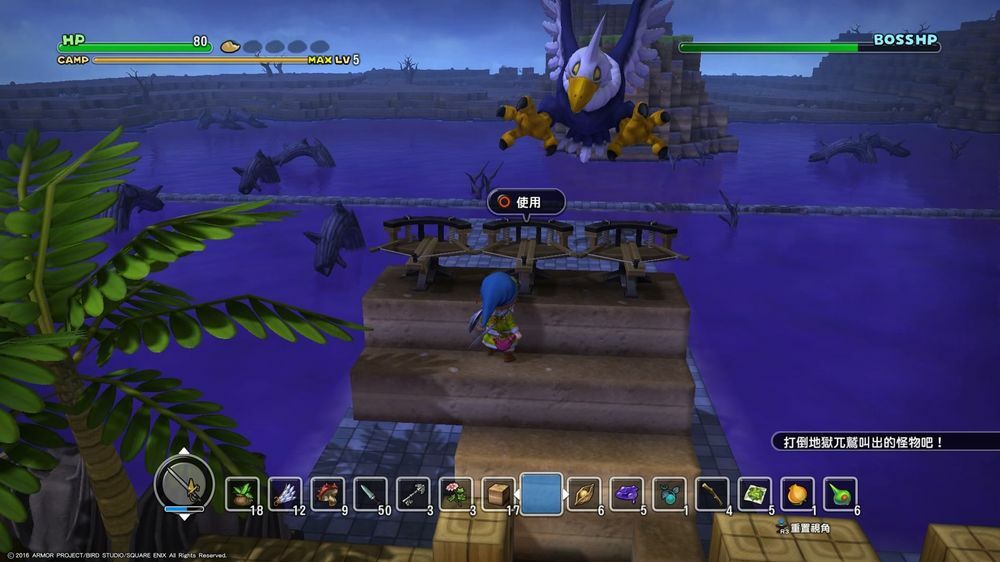
Task: Select the pink flower hotbar slot
Action: pyautogui.click(x=456, y=493)
